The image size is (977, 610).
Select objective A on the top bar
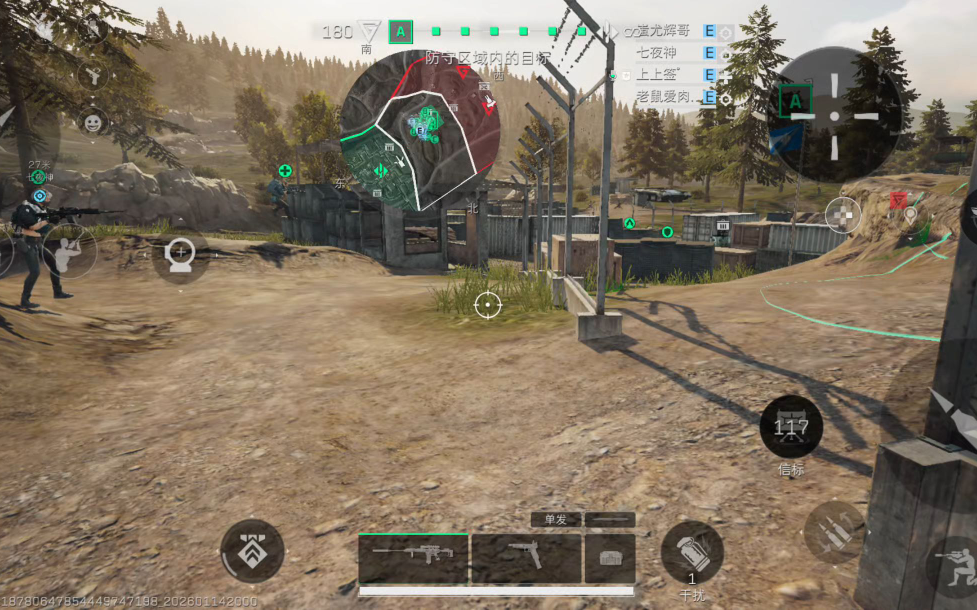401,32
